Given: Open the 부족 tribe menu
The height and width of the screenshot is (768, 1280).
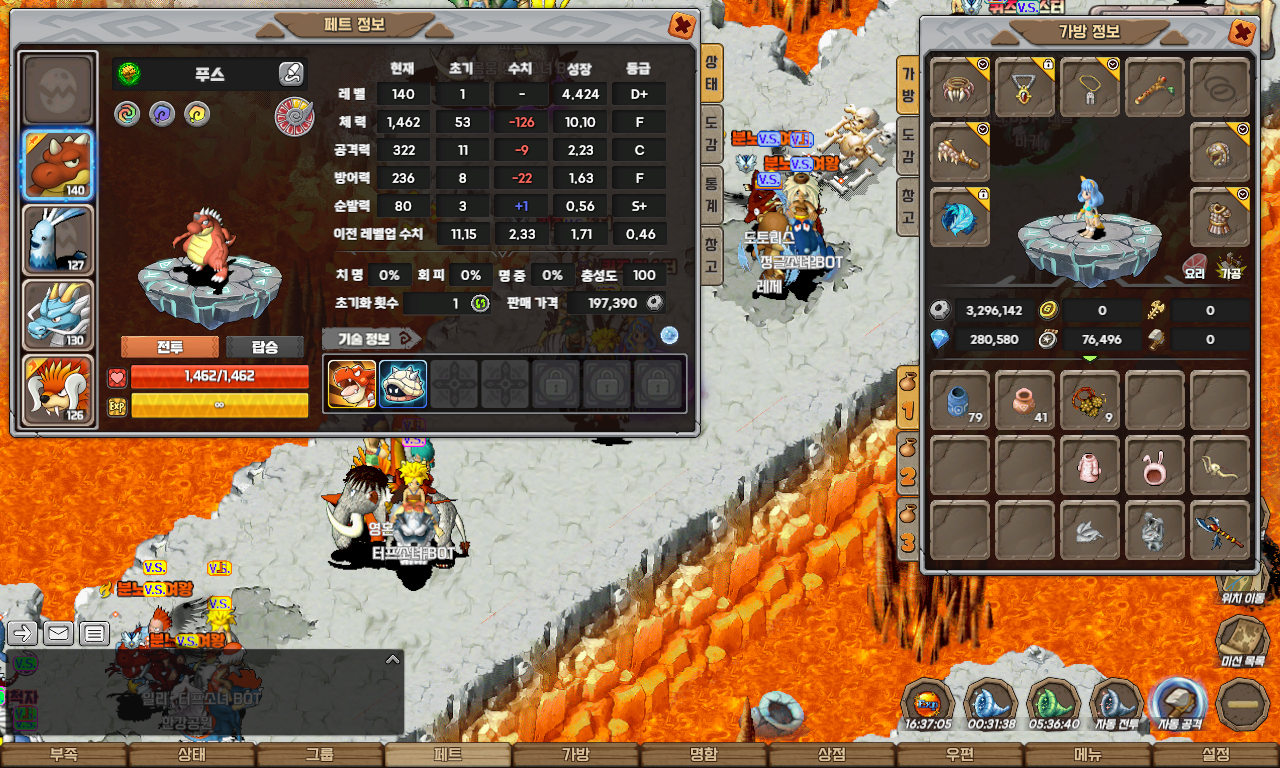Looking at the screenshot, I should (x=64, y=755).
